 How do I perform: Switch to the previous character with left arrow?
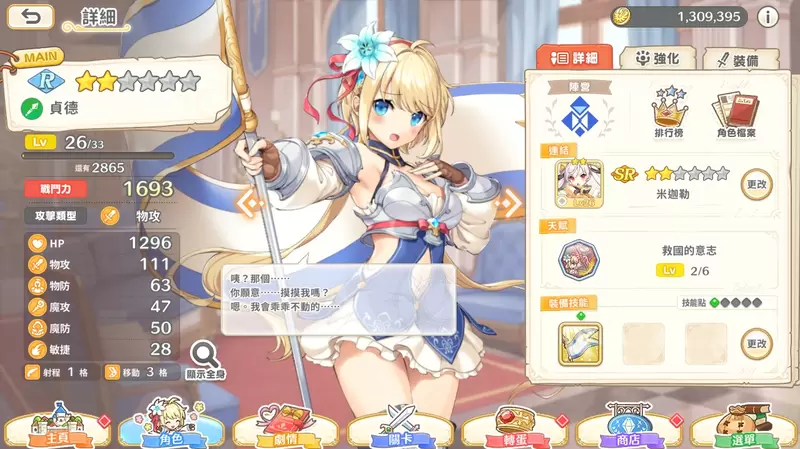(248, 203)
